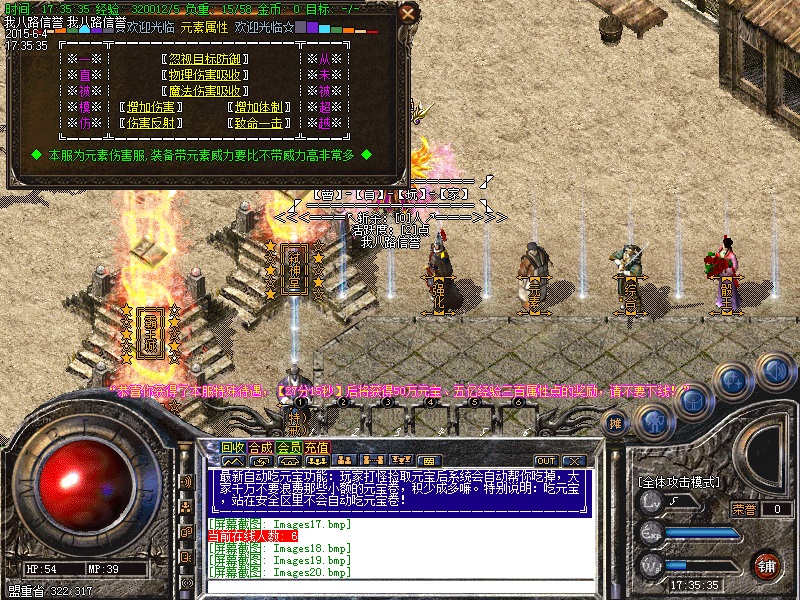Open the 会员 membership tab

(289, 447)
